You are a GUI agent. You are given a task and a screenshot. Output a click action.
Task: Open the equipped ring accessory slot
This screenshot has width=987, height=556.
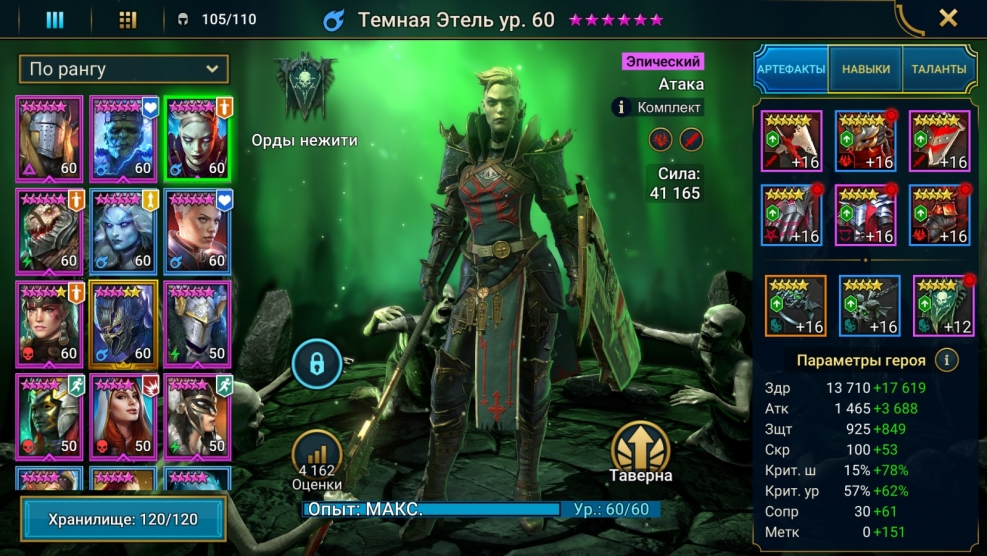point(795,305)
